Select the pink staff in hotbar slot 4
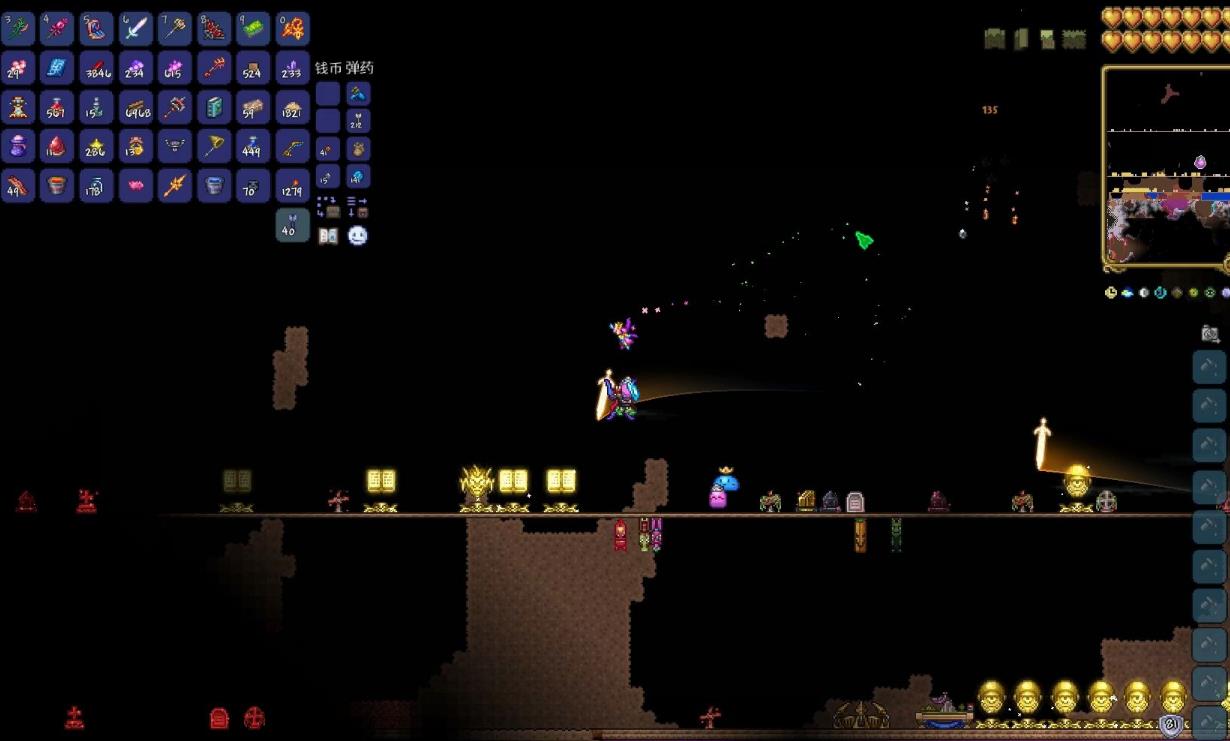Viewport: 1230px width, 741px height. 57,29
